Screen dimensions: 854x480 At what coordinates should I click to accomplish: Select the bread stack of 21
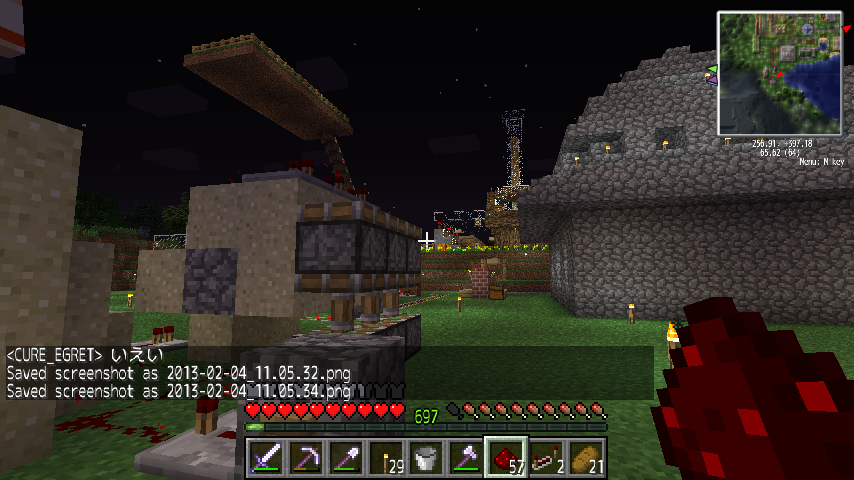tap(586, 459)
